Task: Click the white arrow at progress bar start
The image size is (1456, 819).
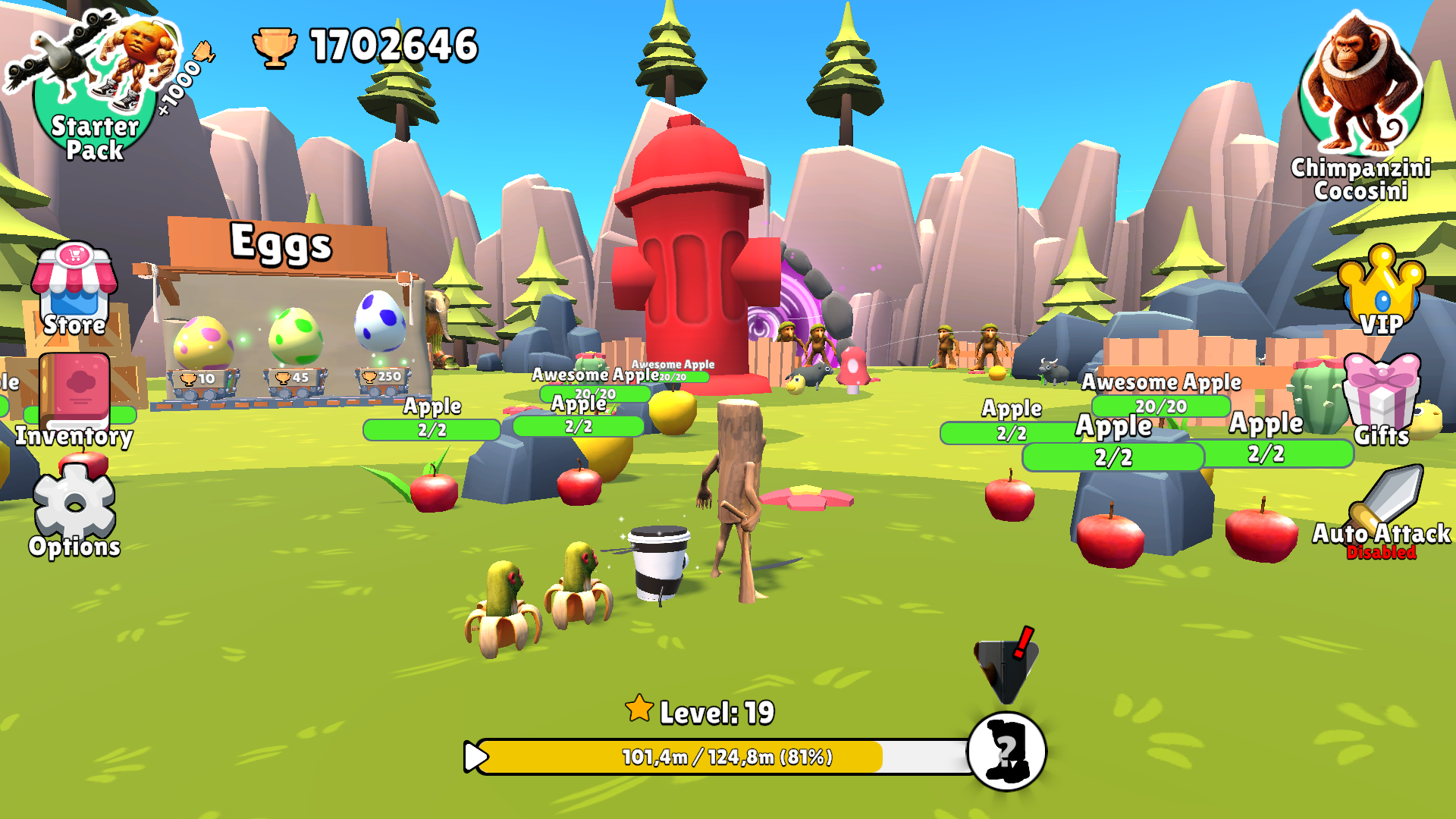Action: [x=476, y=755]
